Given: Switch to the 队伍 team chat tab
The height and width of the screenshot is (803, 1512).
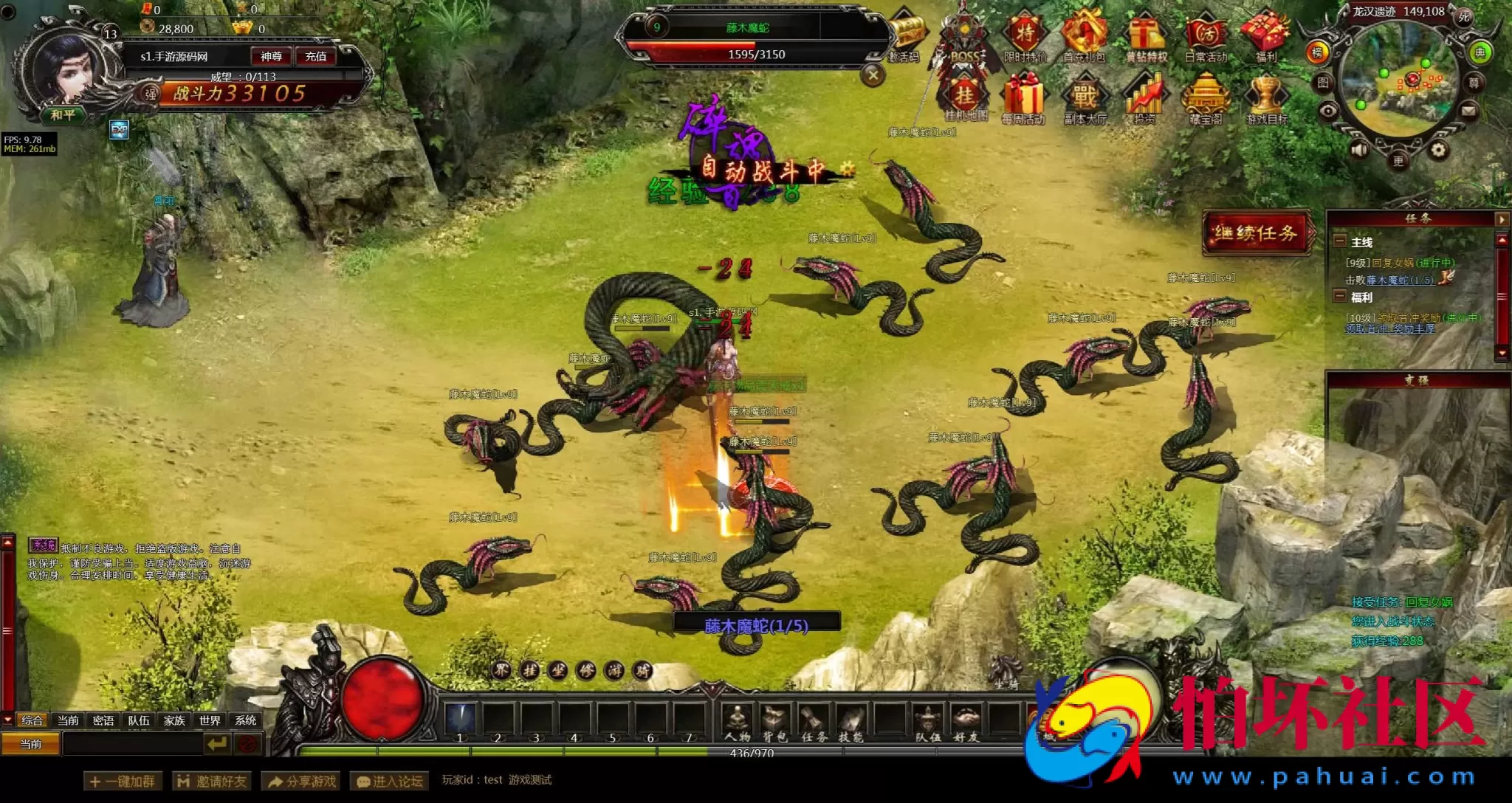Looking at the screenshot, I should click(139, 720).
